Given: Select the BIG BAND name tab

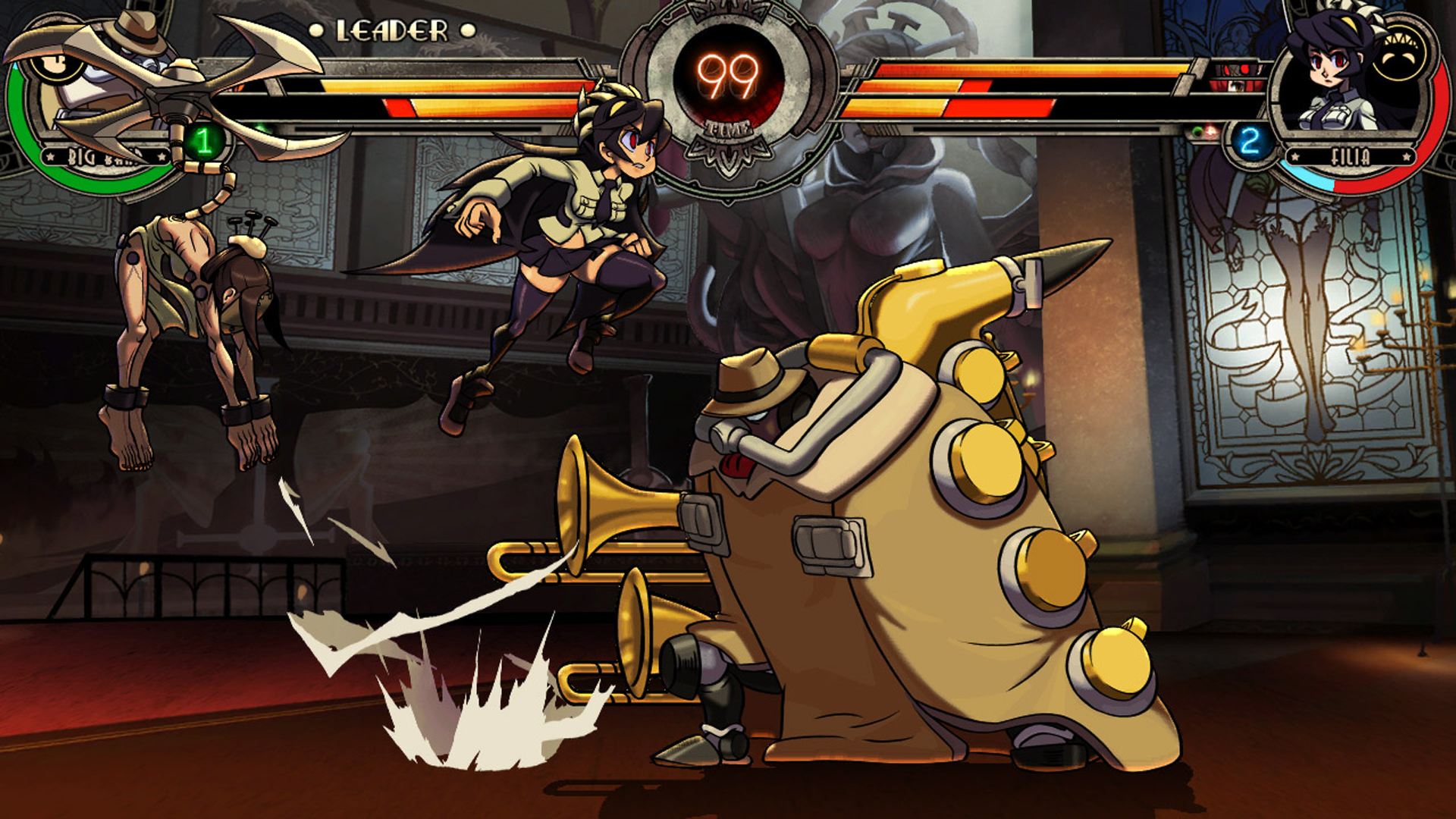Looking at the screenshot, I should click(x=102, y=158).
